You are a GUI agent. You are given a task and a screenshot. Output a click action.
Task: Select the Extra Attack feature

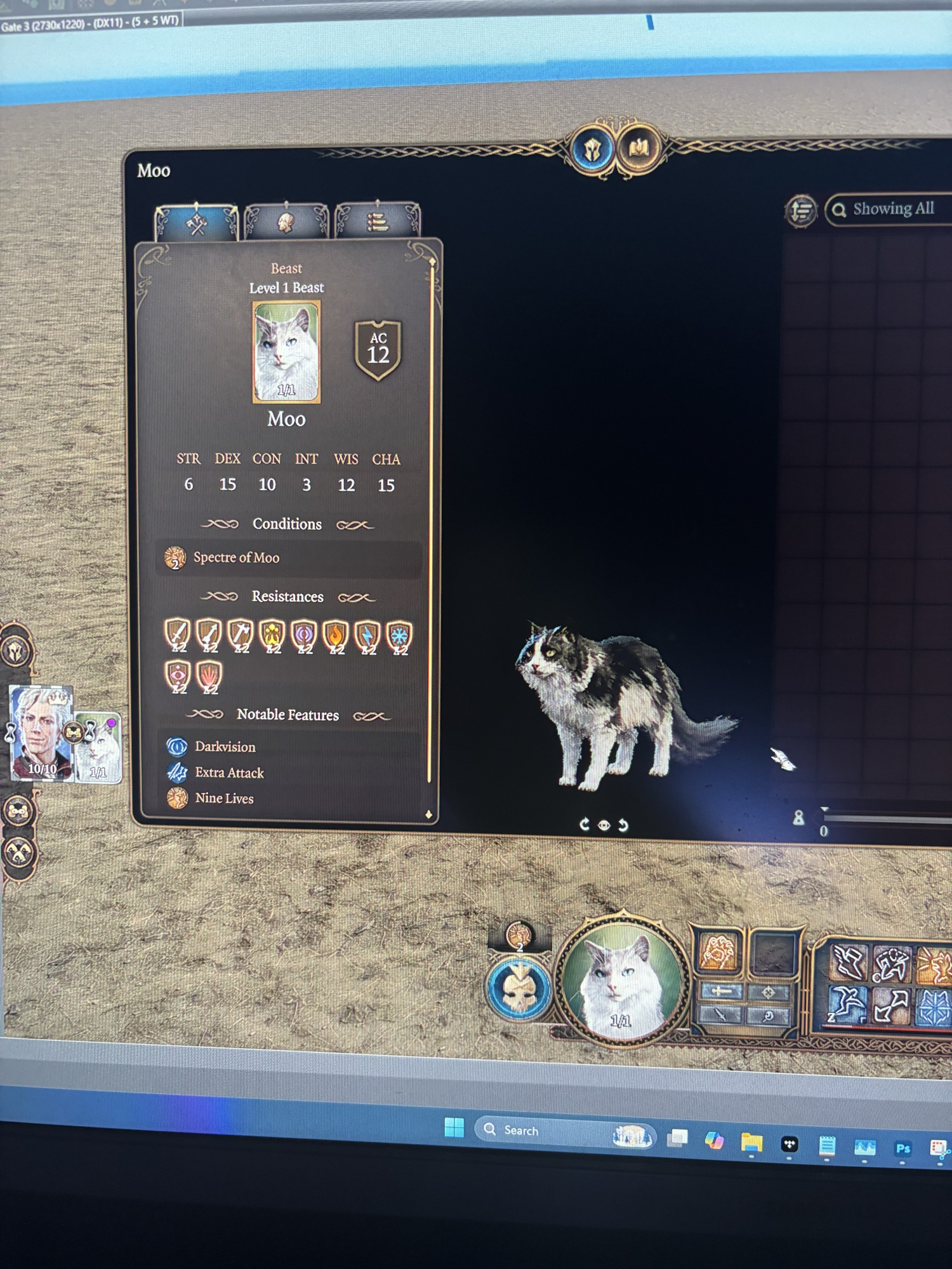click(229, 773)
